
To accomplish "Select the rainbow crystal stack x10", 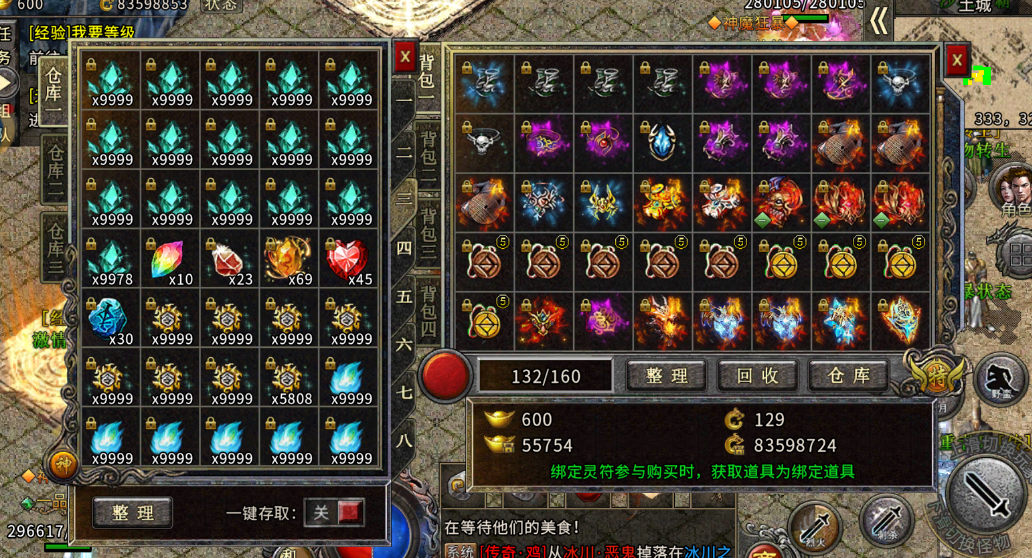I will click(171, 261).
